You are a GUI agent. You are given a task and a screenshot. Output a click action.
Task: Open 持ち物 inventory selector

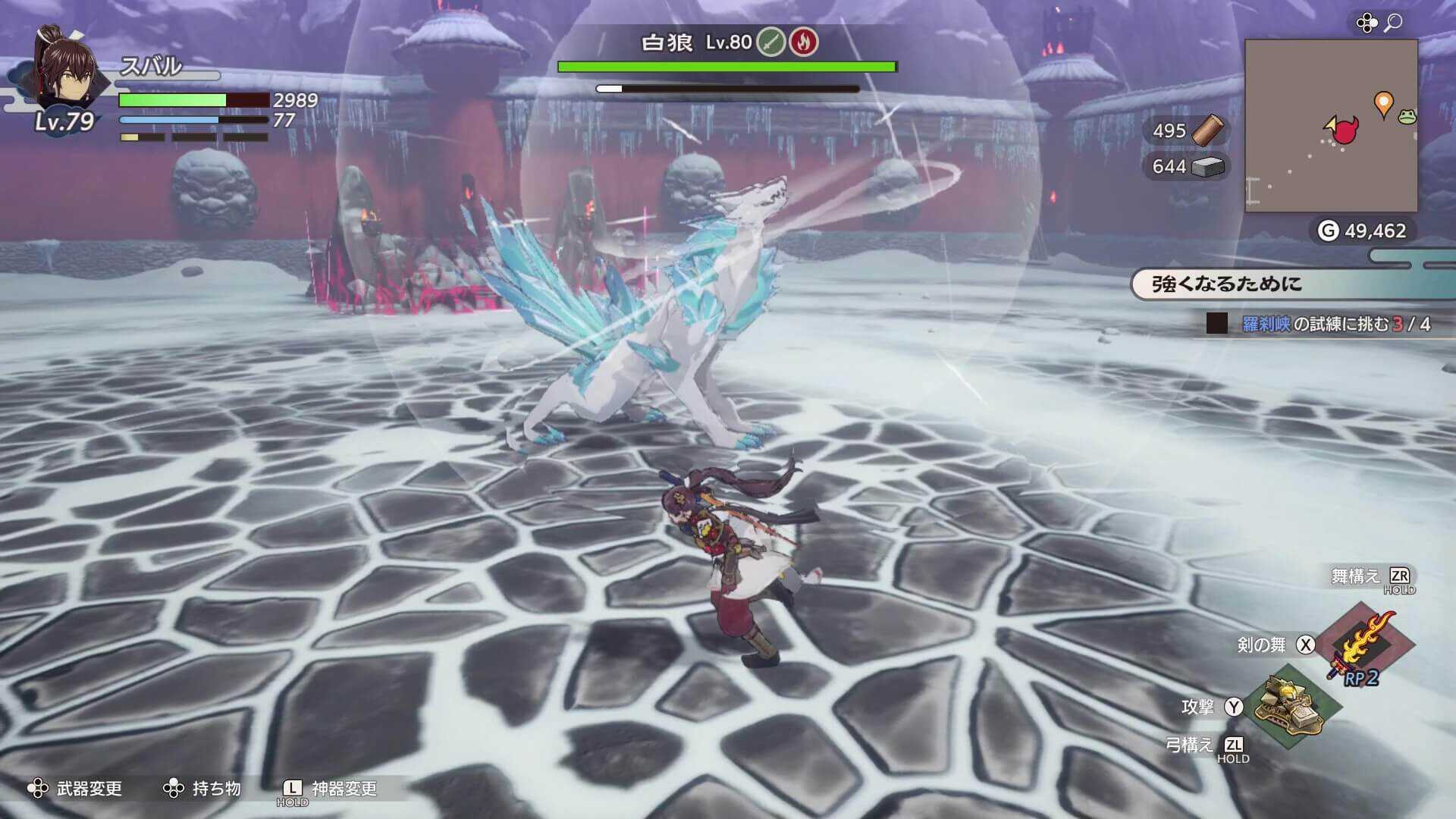point(215,789)
